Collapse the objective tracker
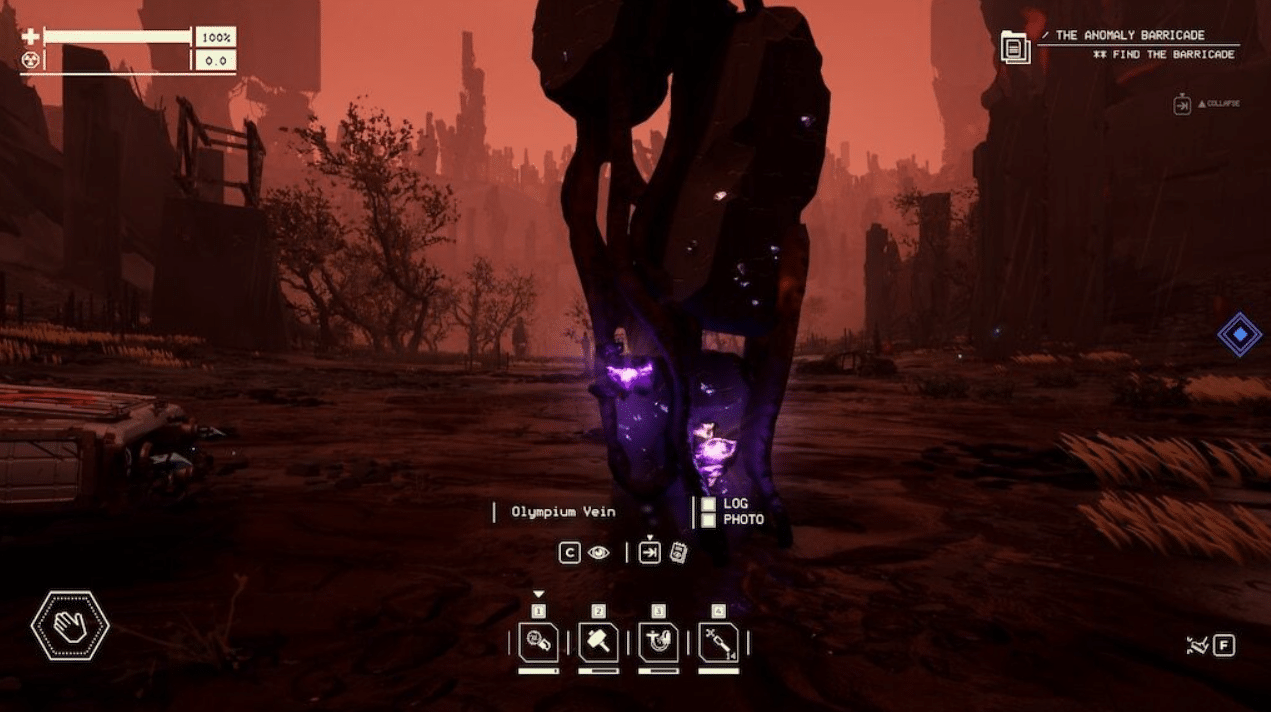 [x=1182, y=104]
